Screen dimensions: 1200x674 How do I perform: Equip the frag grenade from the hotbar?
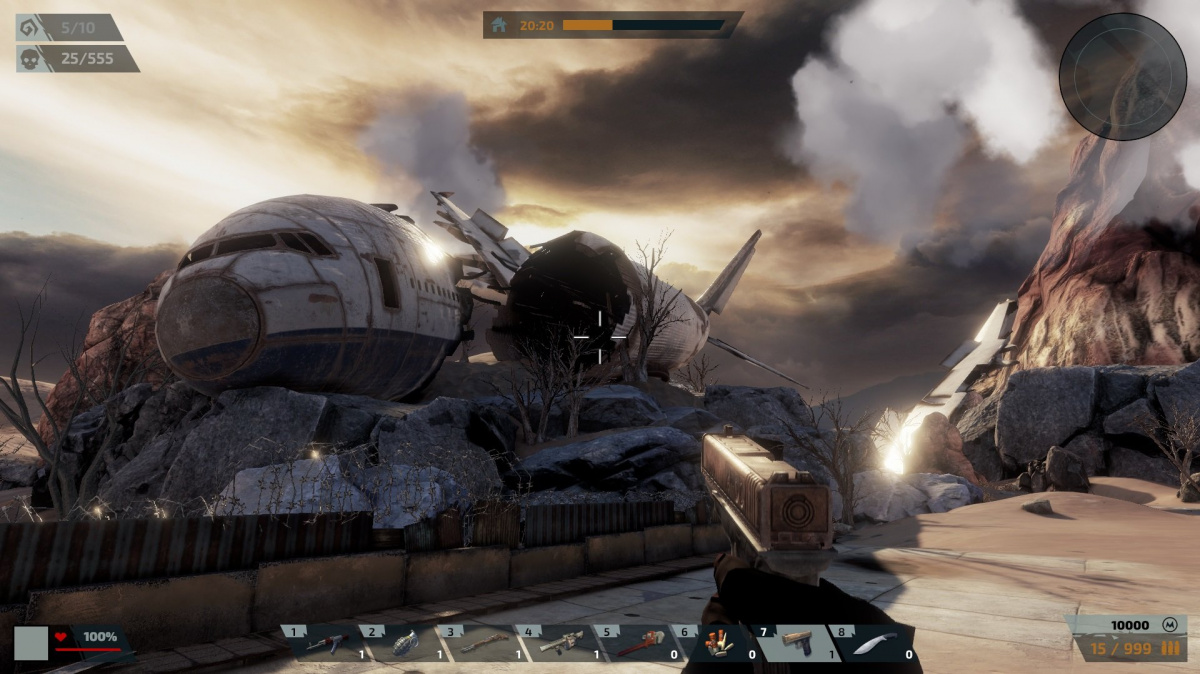[x=403, y=643]
